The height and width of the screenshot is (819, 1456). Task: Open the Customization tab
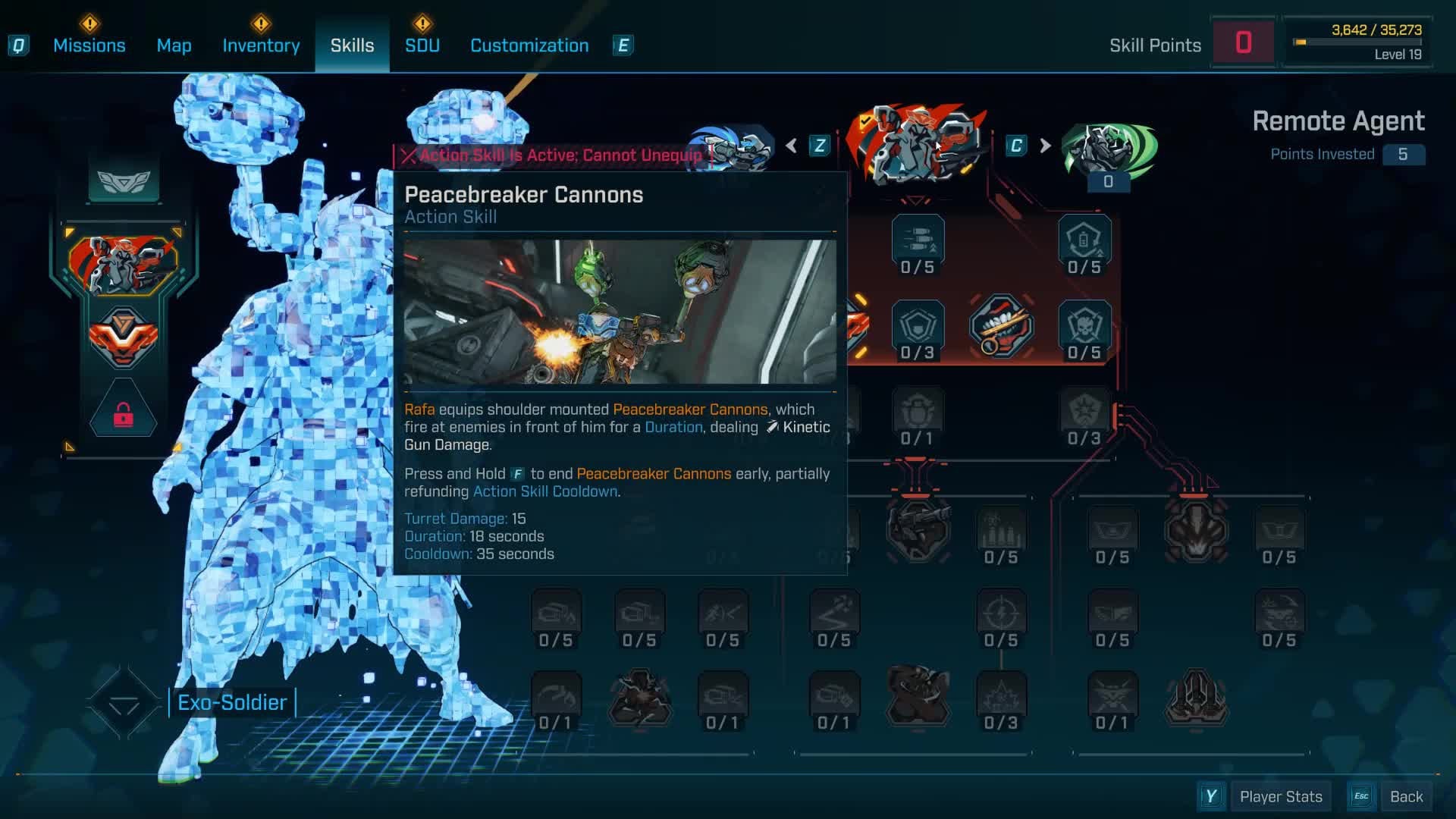click(x=529, y=45)
